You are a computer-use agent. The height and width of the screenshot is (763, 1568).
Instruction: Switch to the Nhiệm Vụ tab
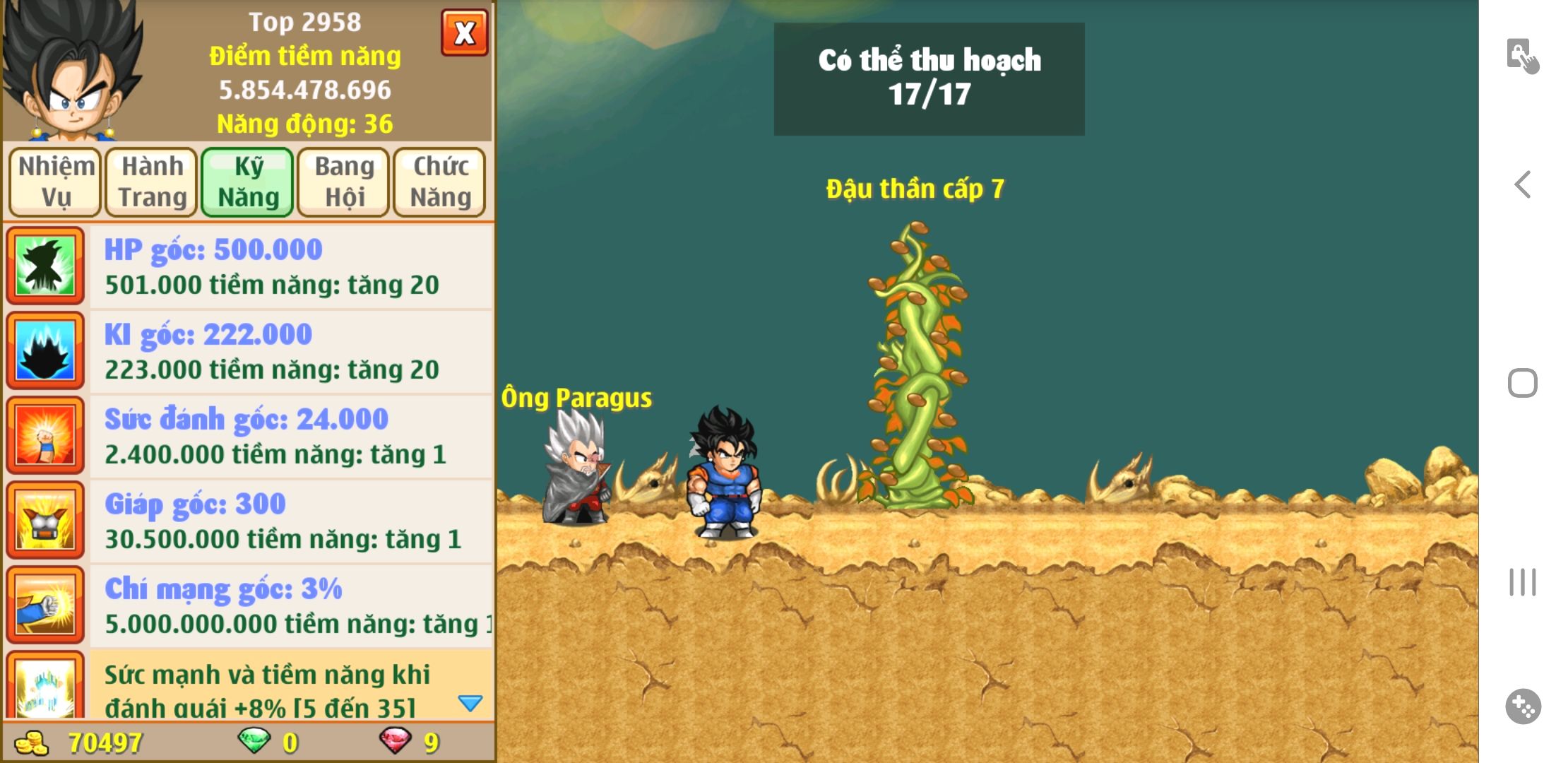click(x=56, y=182)
